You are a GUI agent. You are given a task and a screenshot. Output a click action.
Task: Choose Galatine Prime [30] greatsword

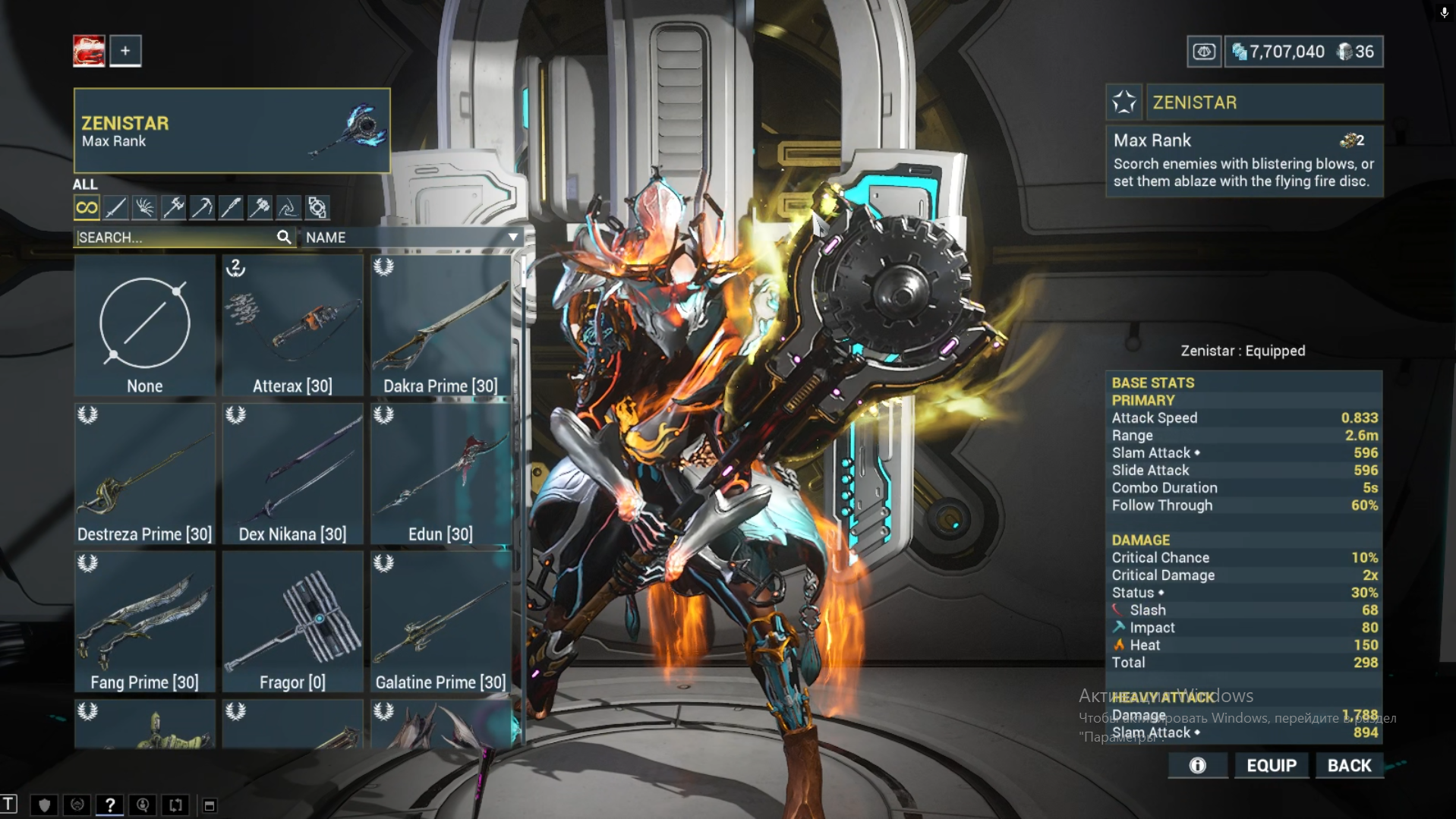pyautogui.click(x=440, y=622)
